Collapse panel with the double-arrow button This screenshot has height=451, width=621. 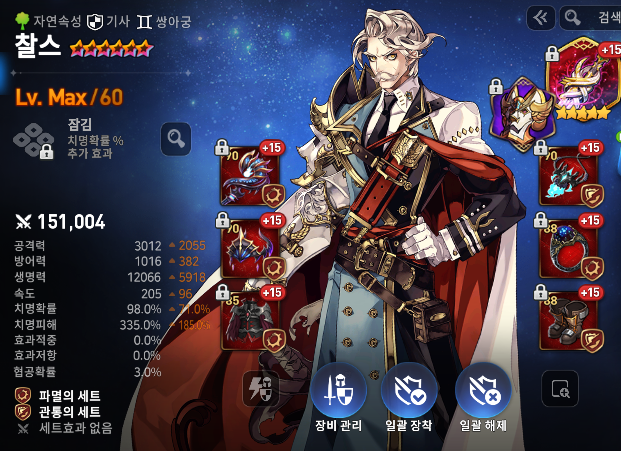coord(540,17)
